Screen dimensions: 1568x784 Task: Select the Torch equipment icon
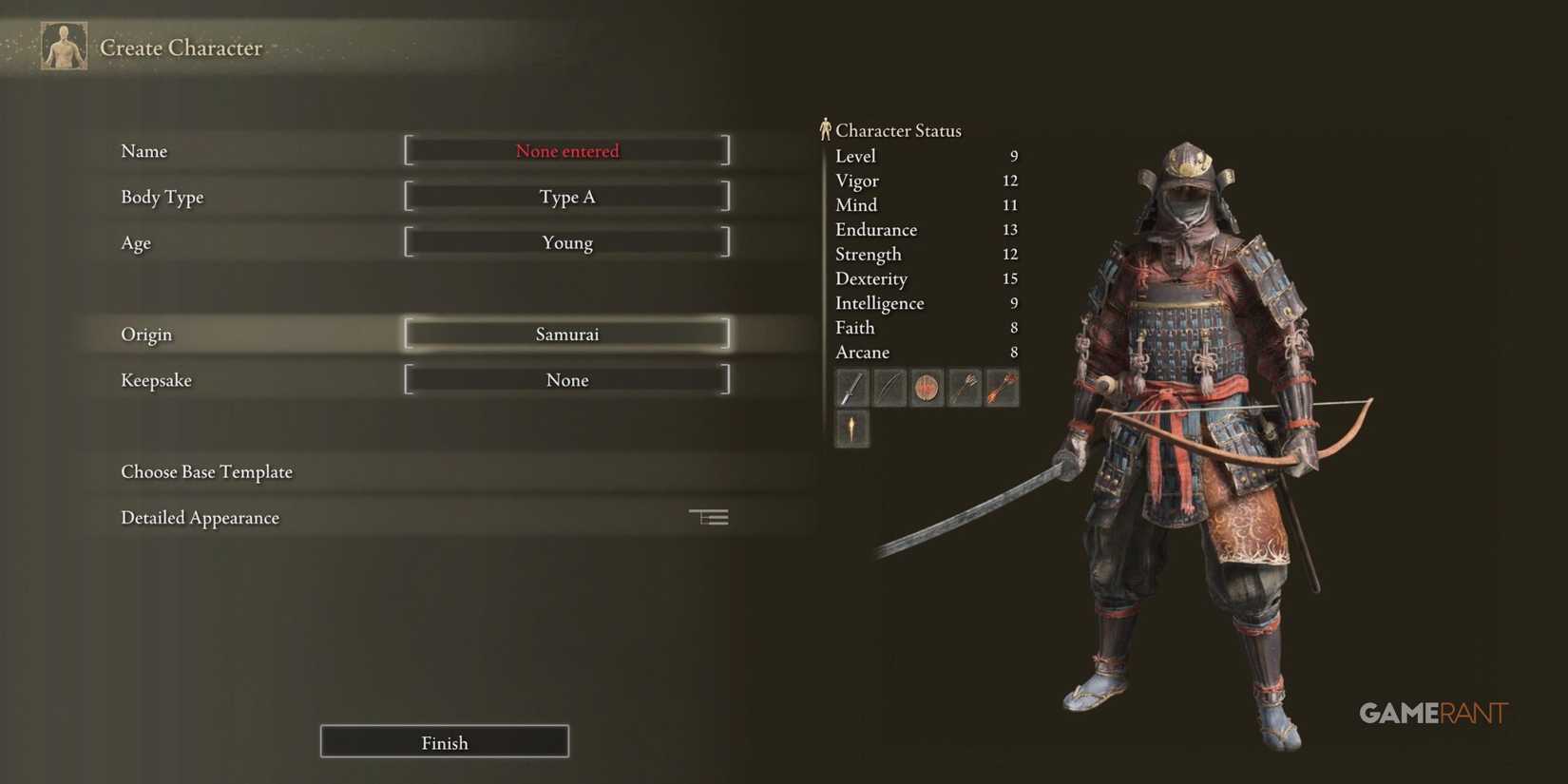click(x=851, y=430)
